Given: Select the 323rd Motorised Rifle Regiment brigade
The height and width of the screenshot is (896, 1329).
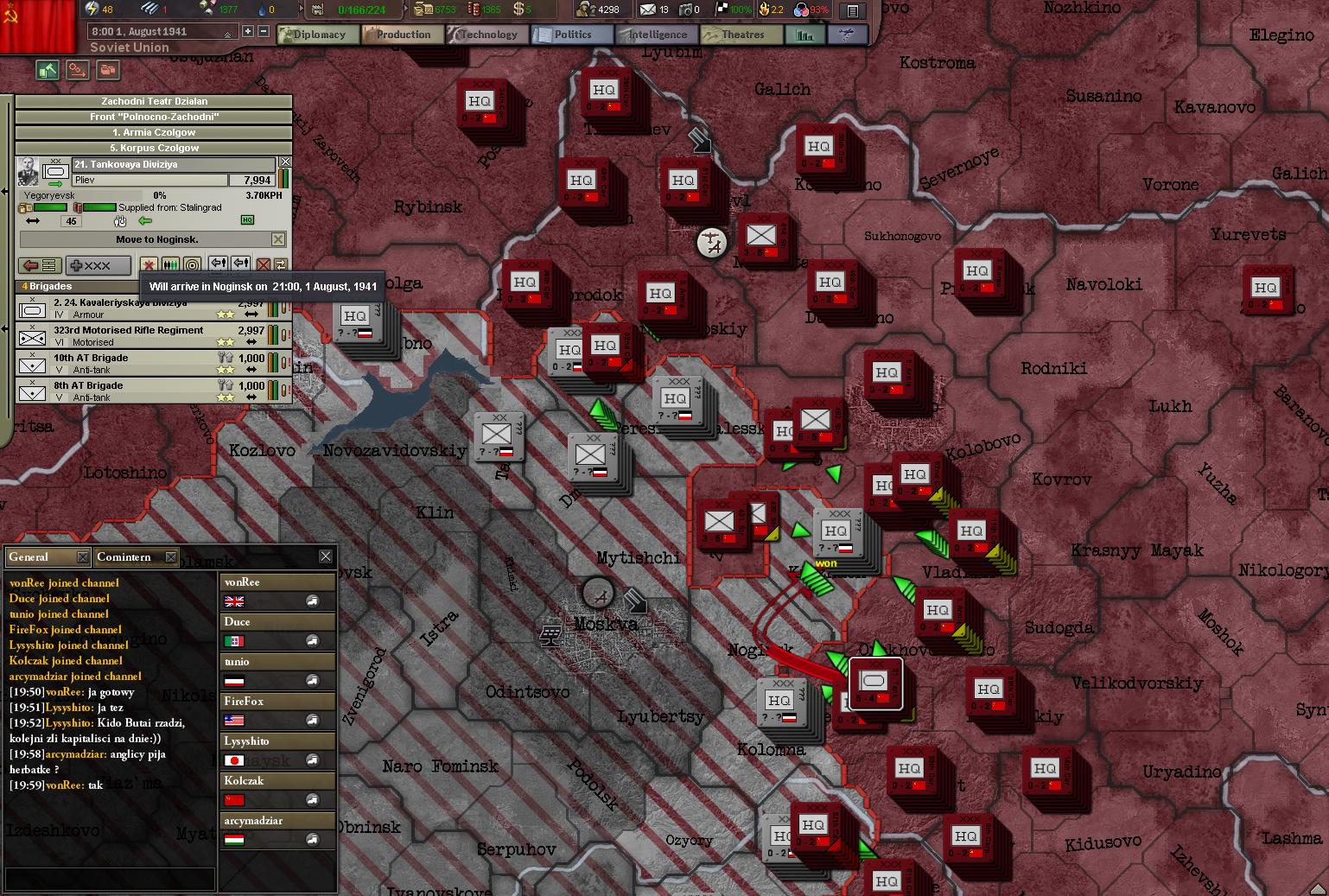Looking at the screenshot, I should pyautogui.click(x=138, y=335).
